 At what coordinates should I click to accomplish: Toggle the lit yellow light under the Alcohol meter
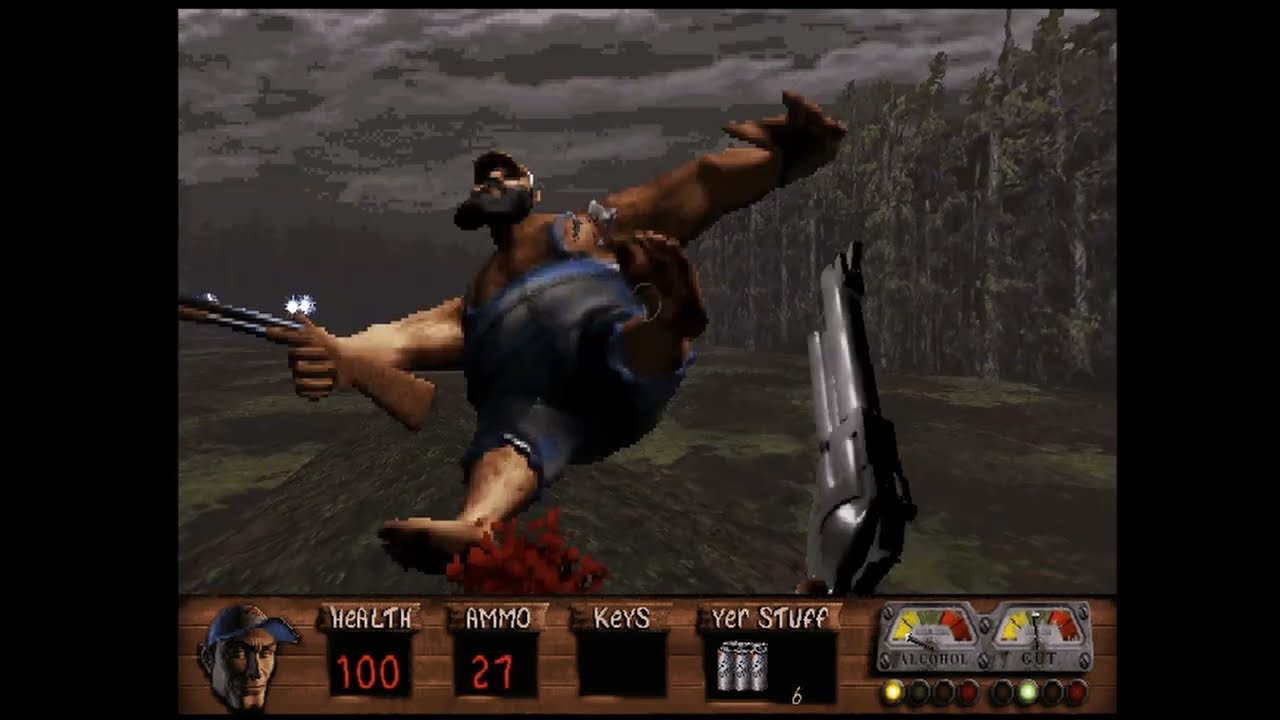pyautogui.click(x=892, y=691)
